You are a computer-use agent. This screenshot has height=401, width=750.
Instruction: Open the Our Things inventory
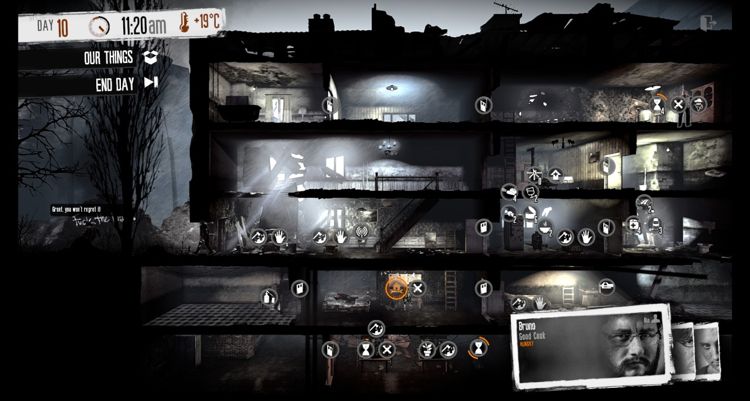tap(110, 58)
